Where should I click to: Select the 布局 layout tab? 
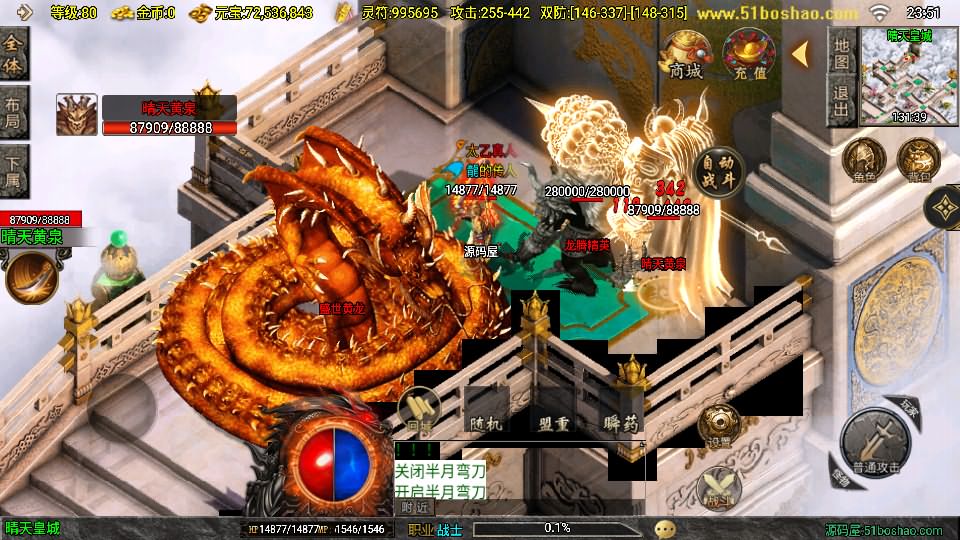[14, 112]
